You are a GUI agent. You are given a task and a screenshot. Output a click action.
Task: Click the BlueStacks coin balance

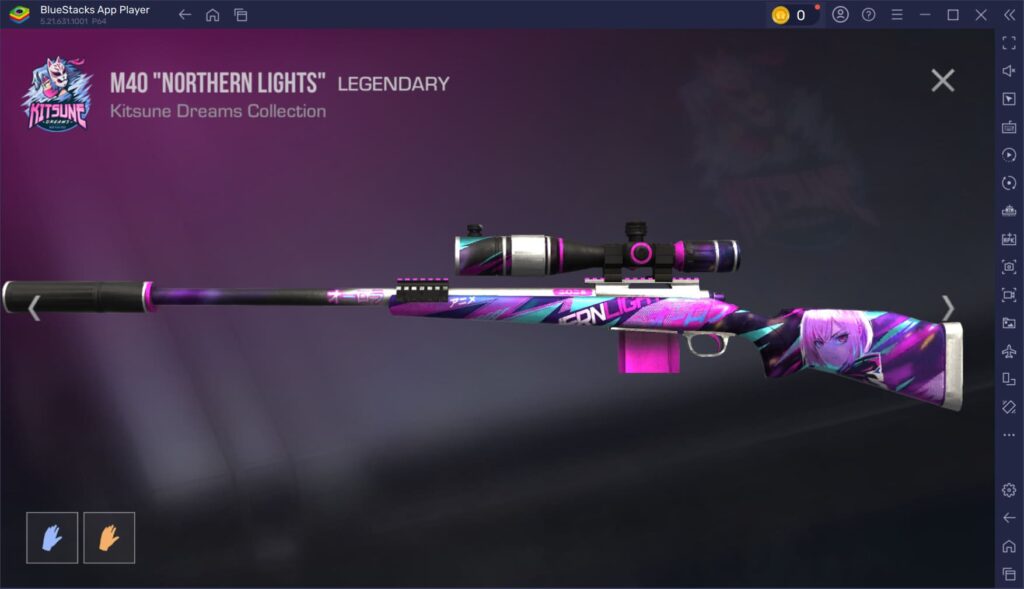pyautogui.click(x=791, y=15)
